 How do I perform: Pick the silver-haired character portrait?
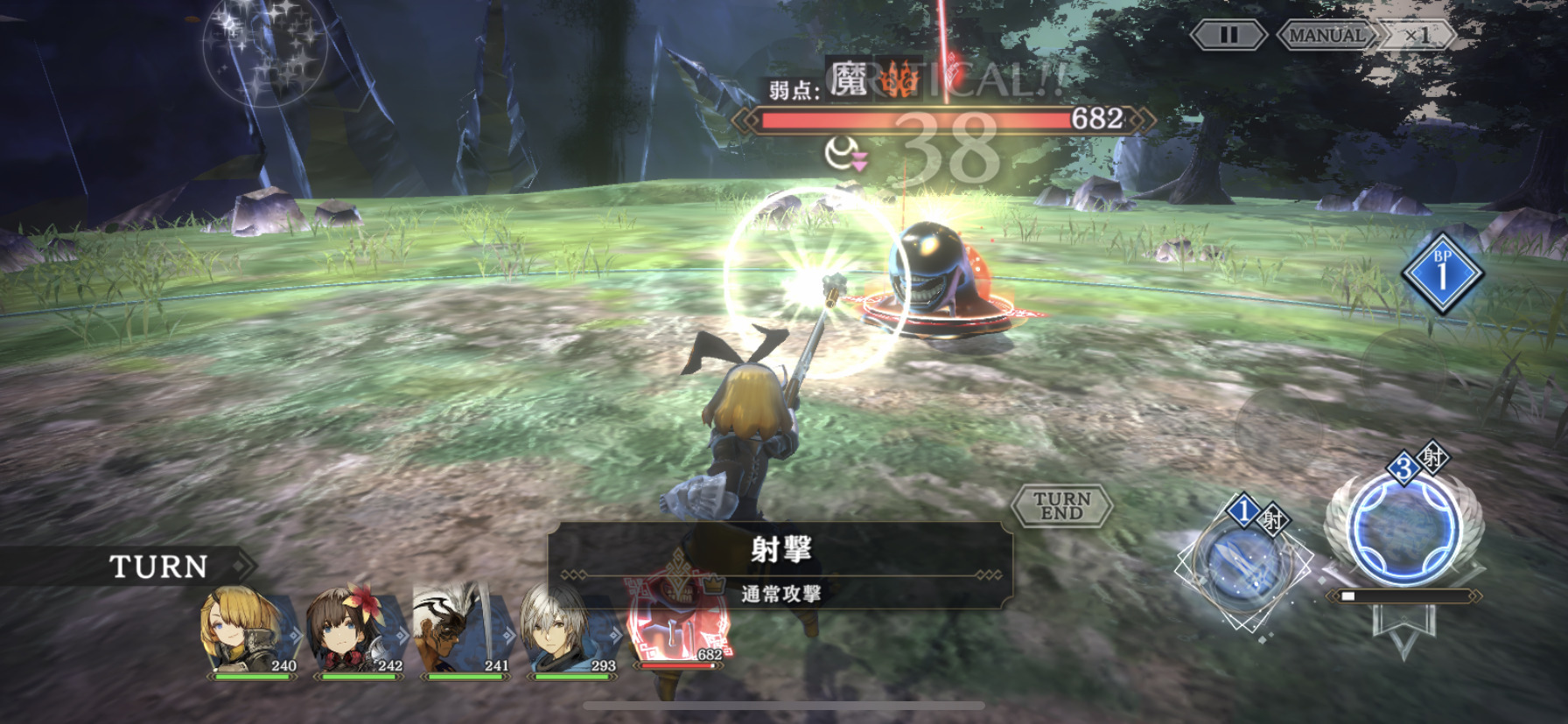coord(569,630)
